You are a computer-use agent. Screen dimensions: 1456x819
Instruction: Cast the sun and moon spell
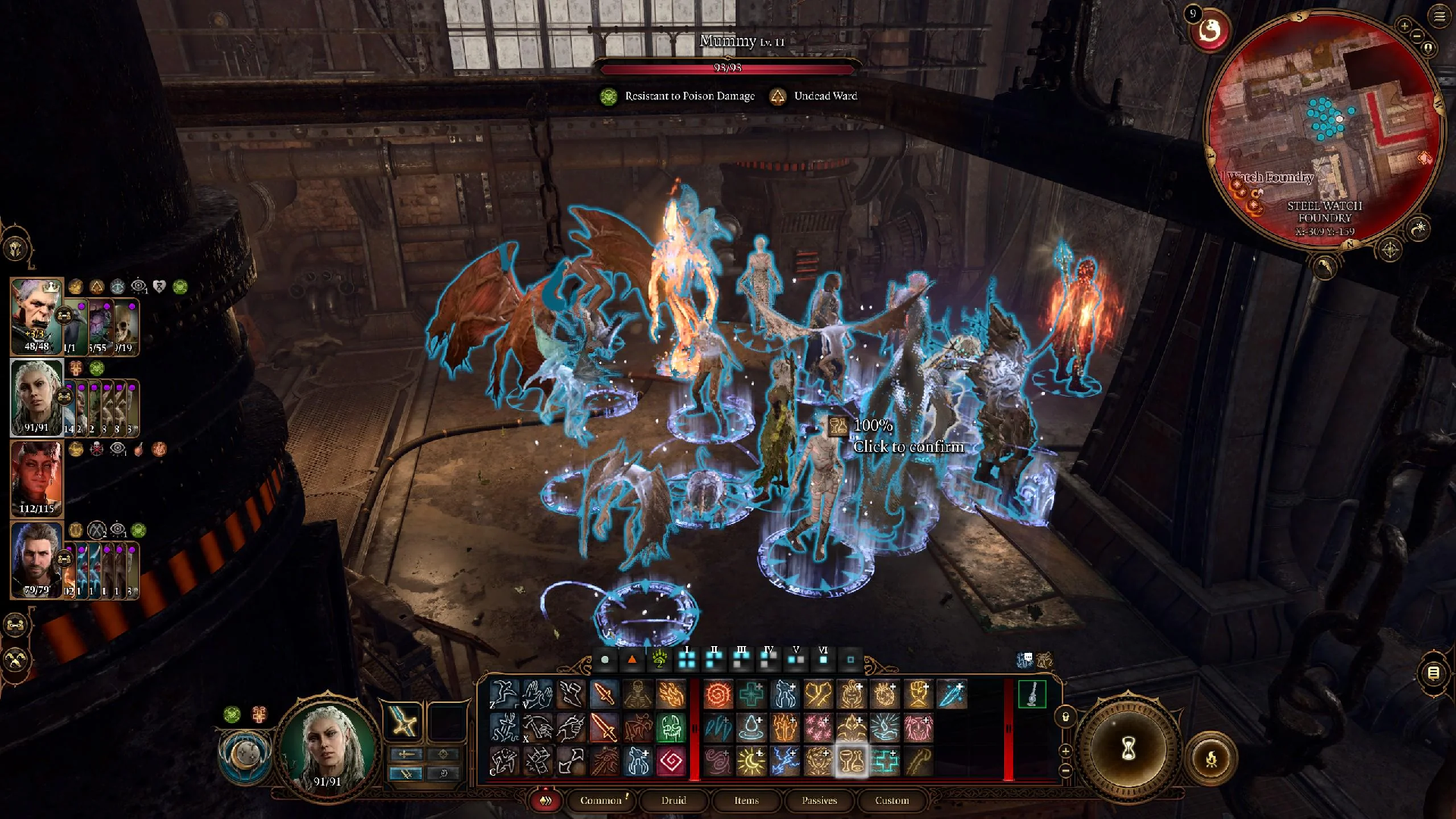coord(751,761)
